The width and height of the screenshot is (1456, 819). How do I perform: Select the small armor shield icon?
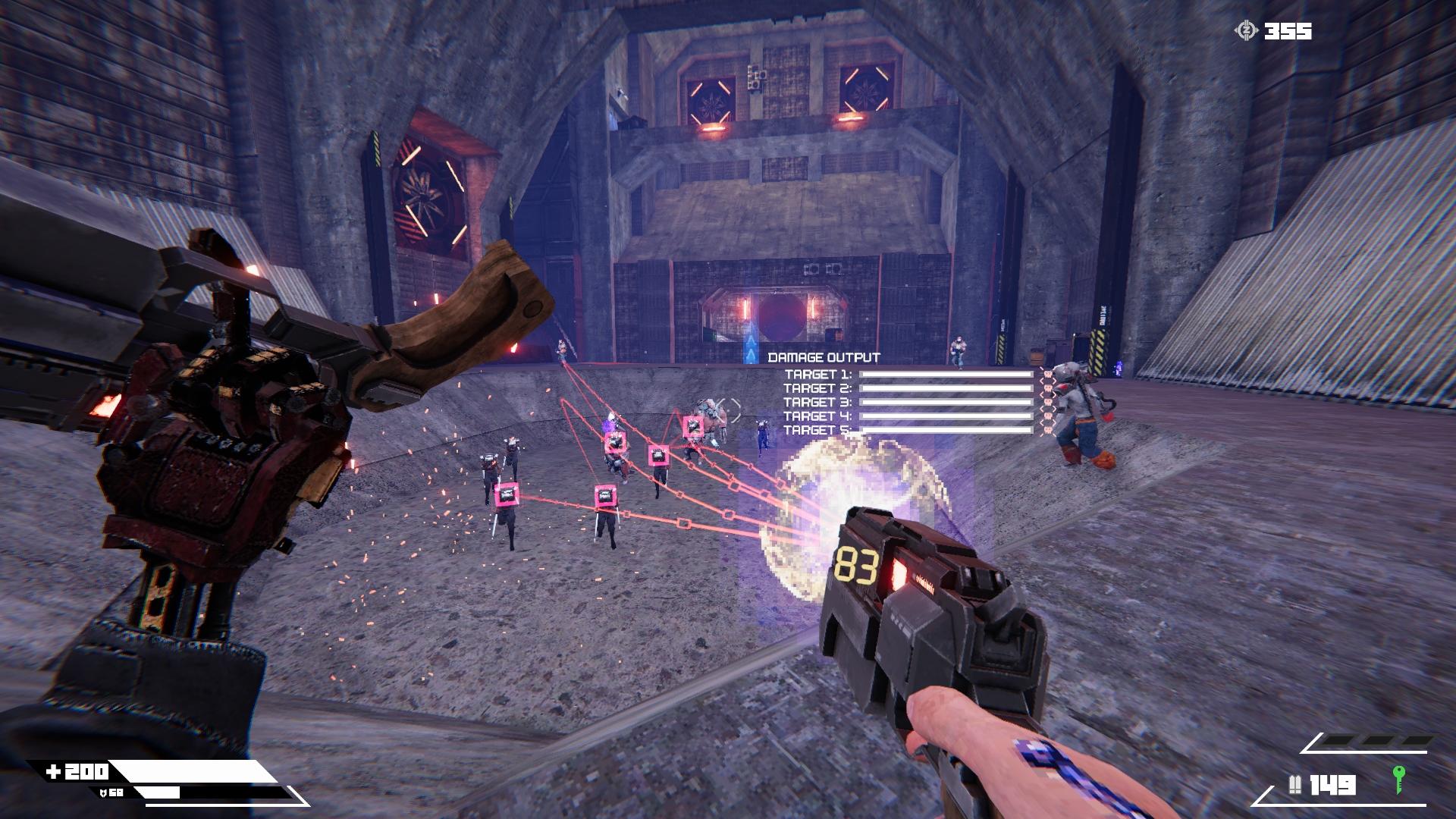pos(103,792)
